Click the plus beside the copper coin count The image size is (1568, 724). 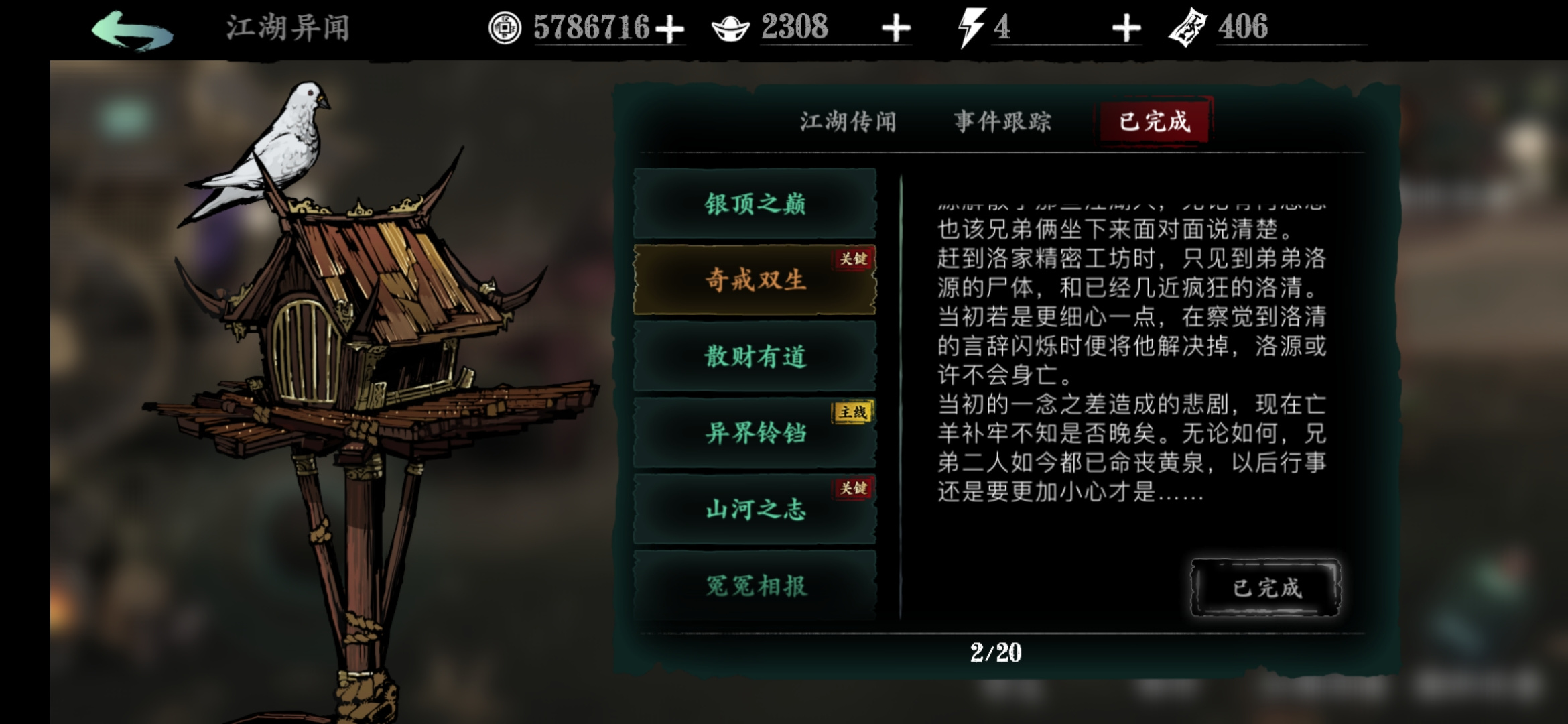pos(671,28)
